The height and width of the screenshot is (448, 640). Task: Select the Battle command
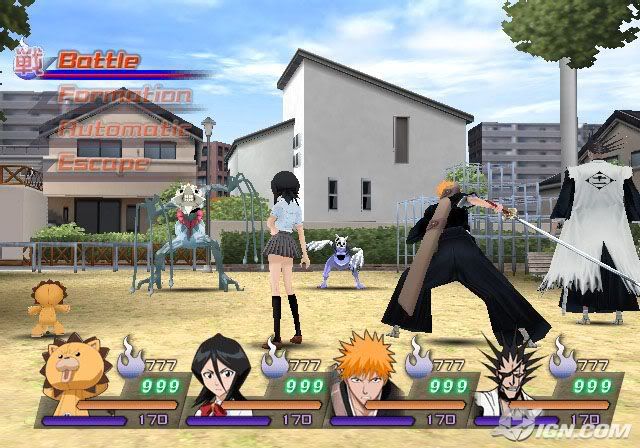[97, 60]
